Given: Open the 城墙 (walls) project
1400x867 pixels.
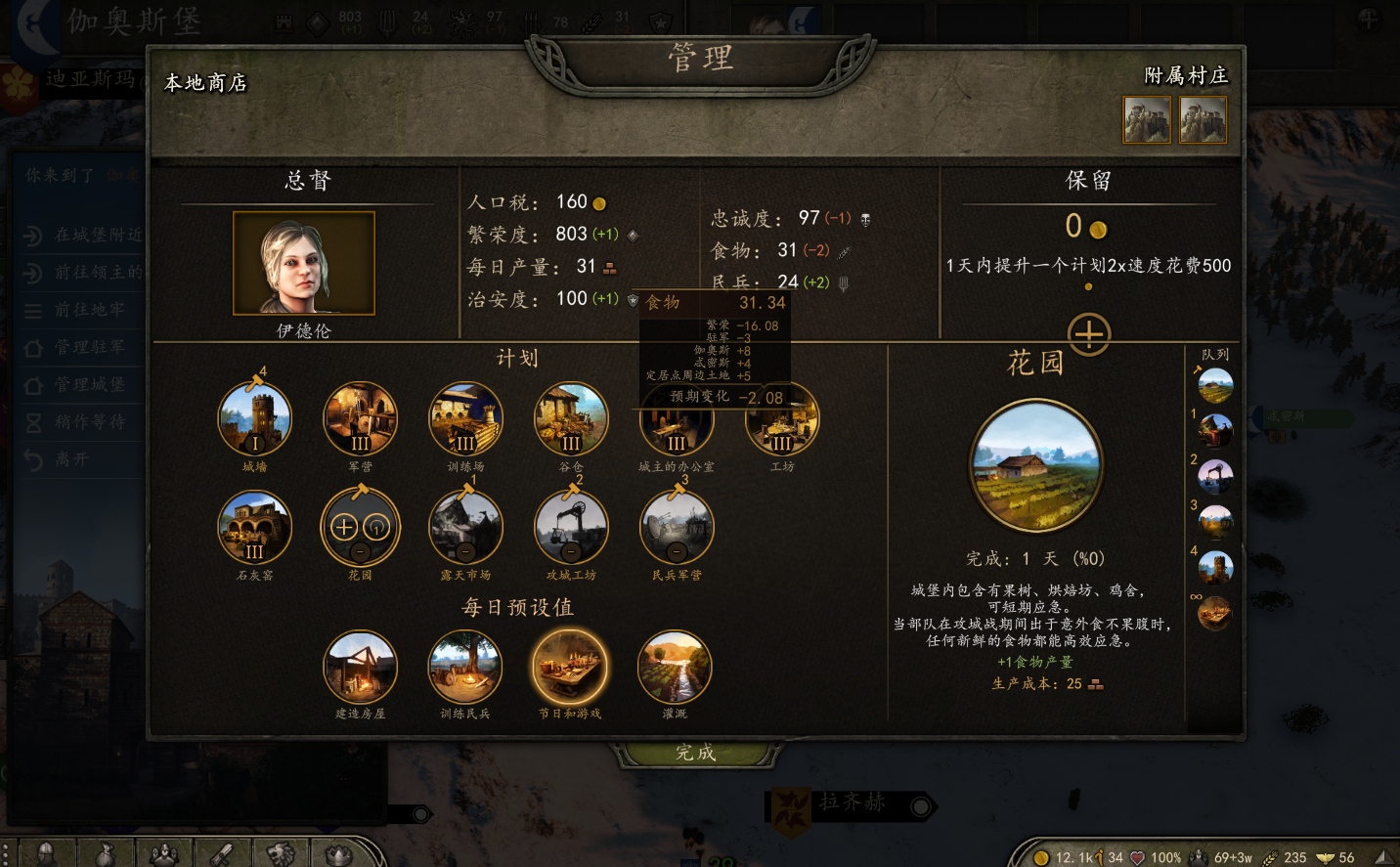Looking at the screenshot, I should pos(255,419).
